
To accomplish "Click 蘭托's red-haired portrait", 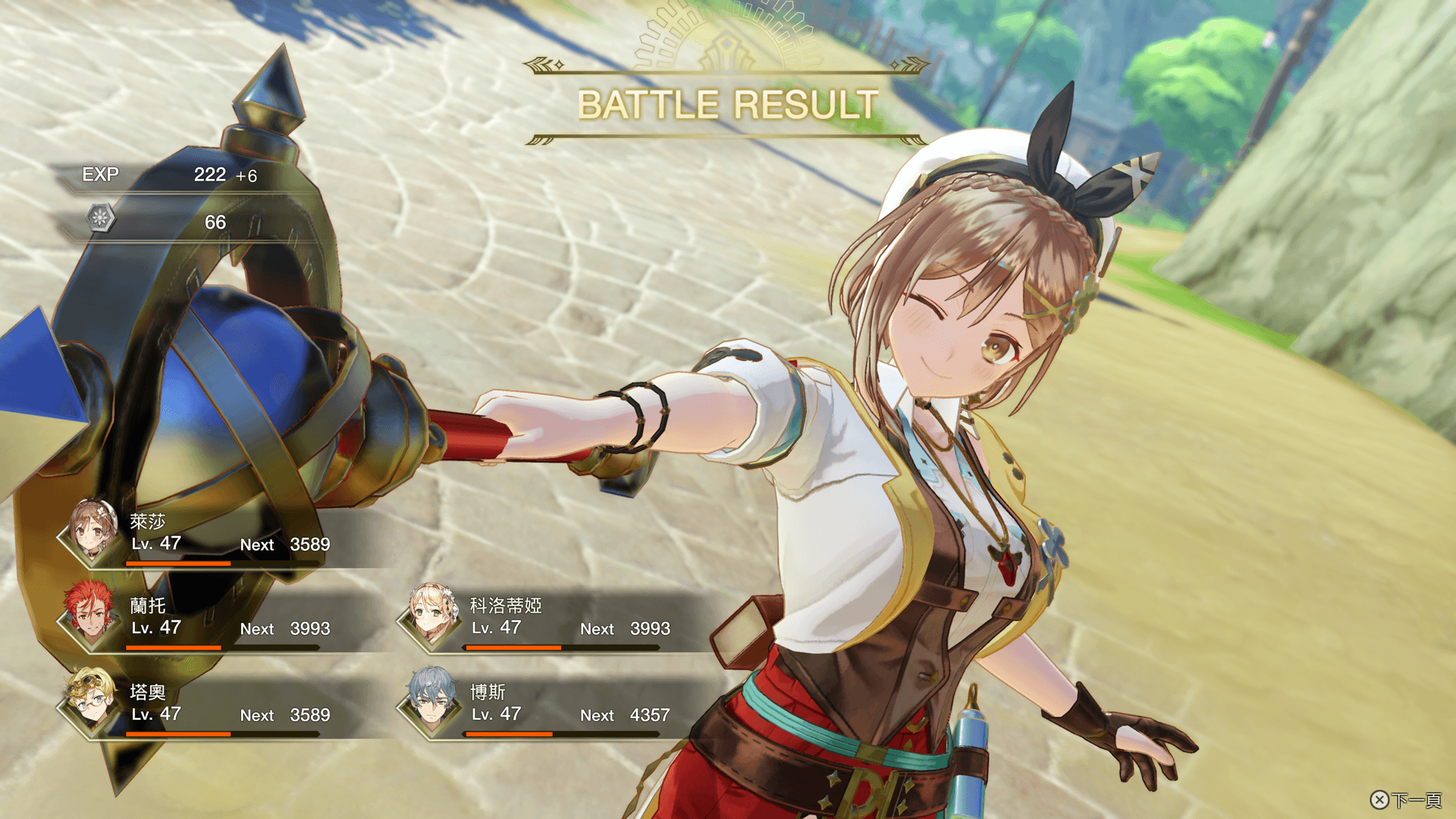I will [x=90, y=613].
